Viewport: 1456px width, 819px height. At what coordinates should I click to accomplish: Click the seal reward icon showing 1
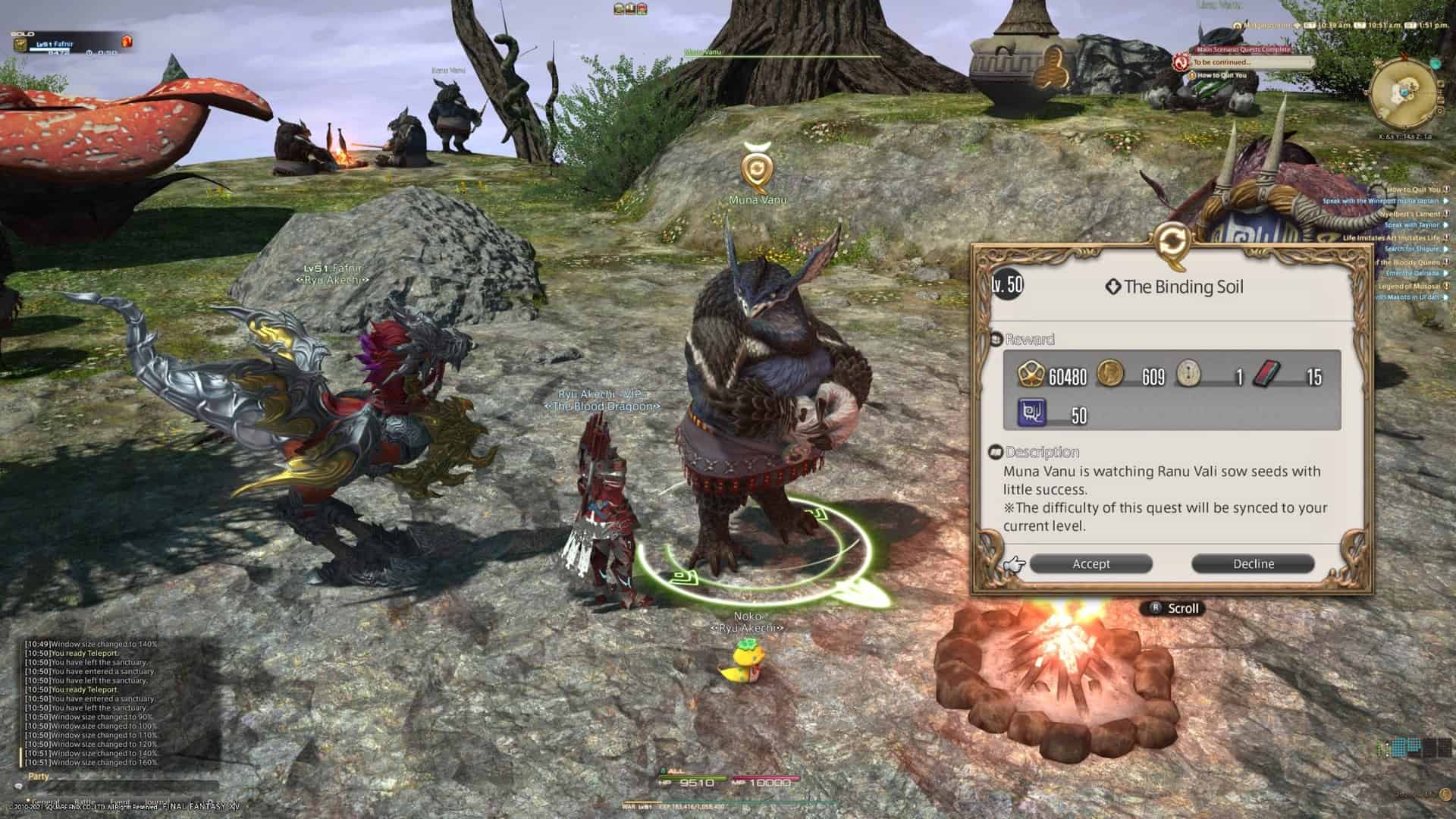(1189, 374)
